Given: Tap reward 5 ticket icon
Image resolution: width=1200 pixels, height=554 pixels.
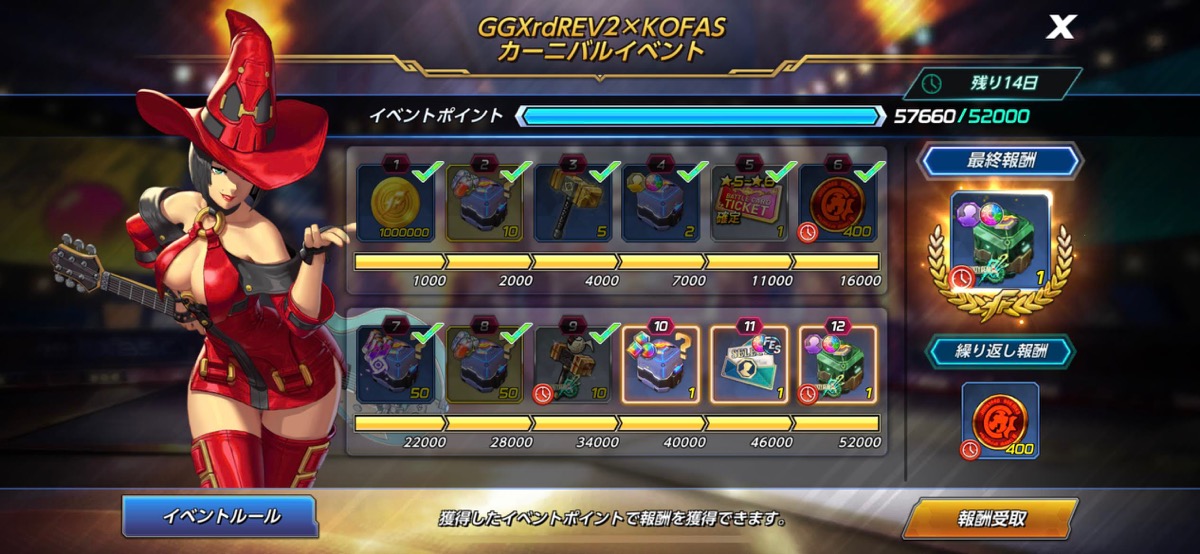Looking at the screenshot, I should point(750,203).
